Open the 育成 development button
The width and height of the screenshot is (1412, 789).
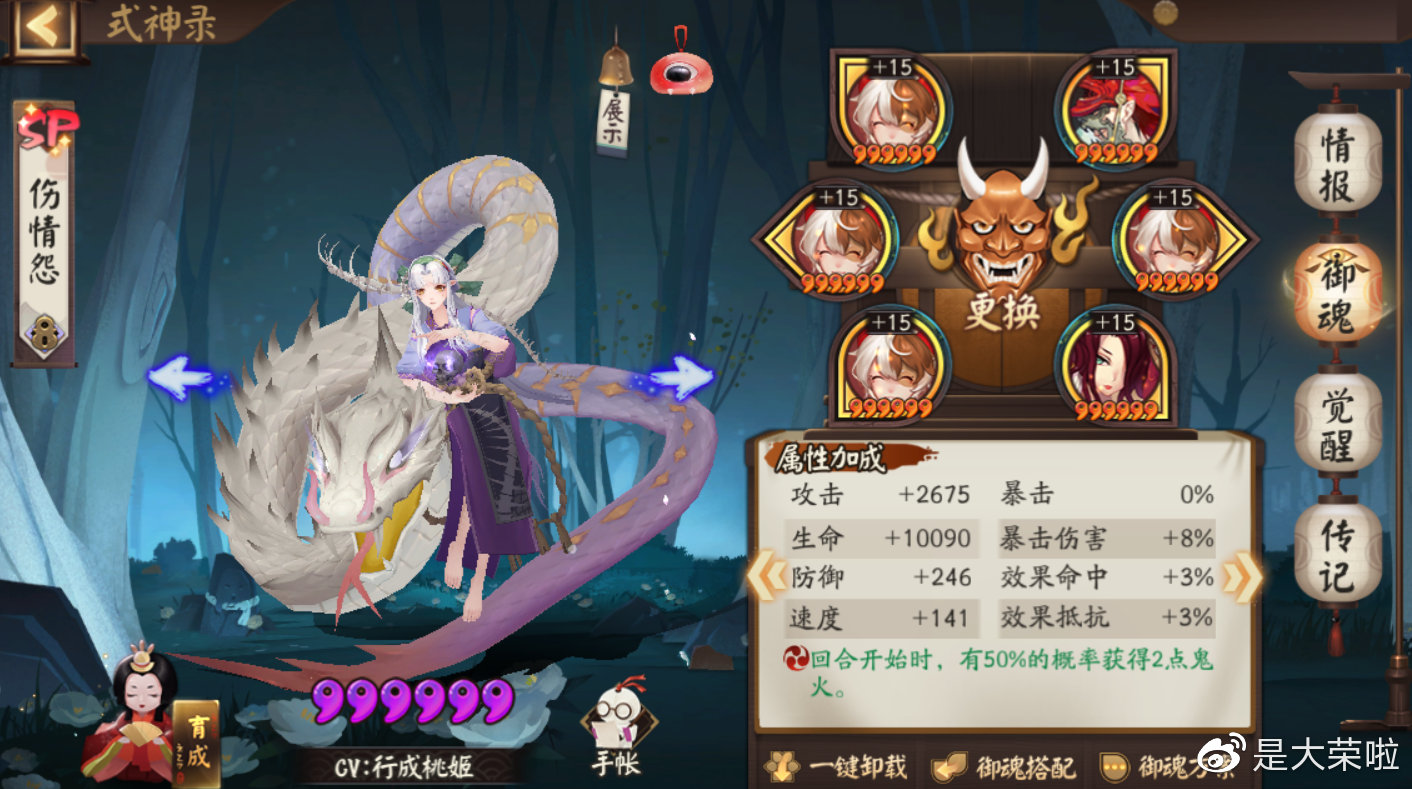pos(196,742)
